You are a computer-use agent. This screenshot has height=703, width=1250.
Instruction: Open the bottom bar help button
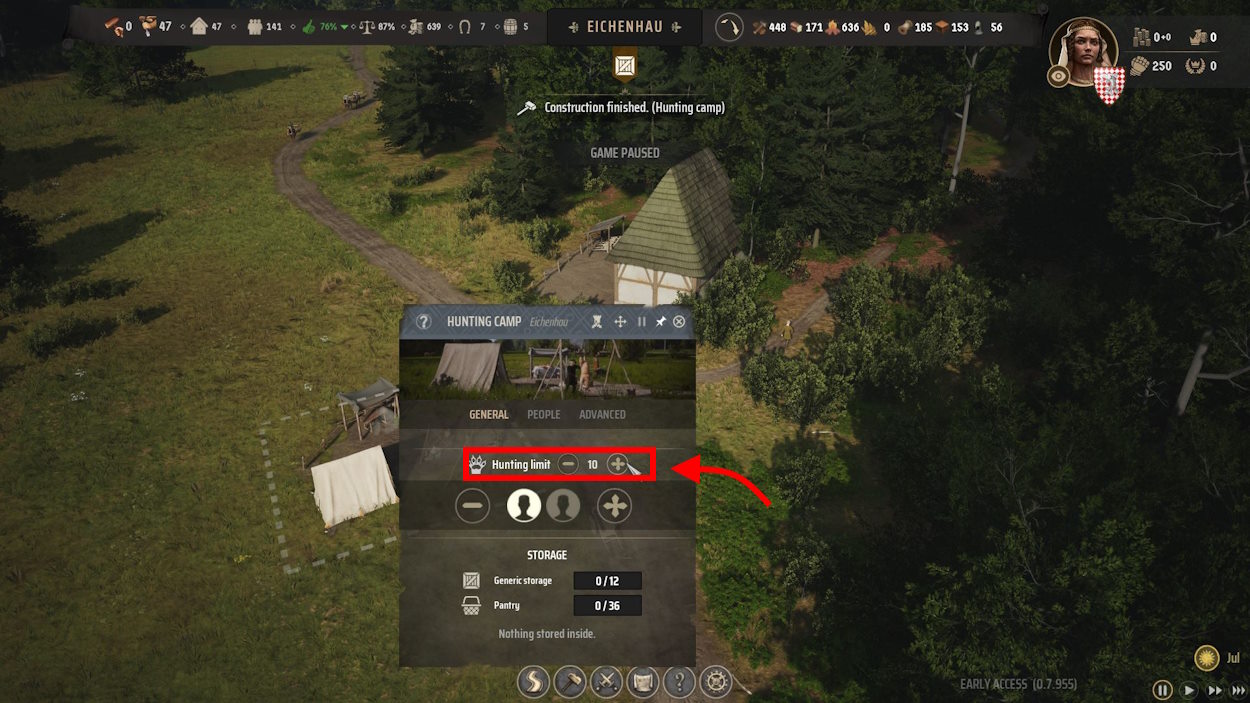(680, 683)
